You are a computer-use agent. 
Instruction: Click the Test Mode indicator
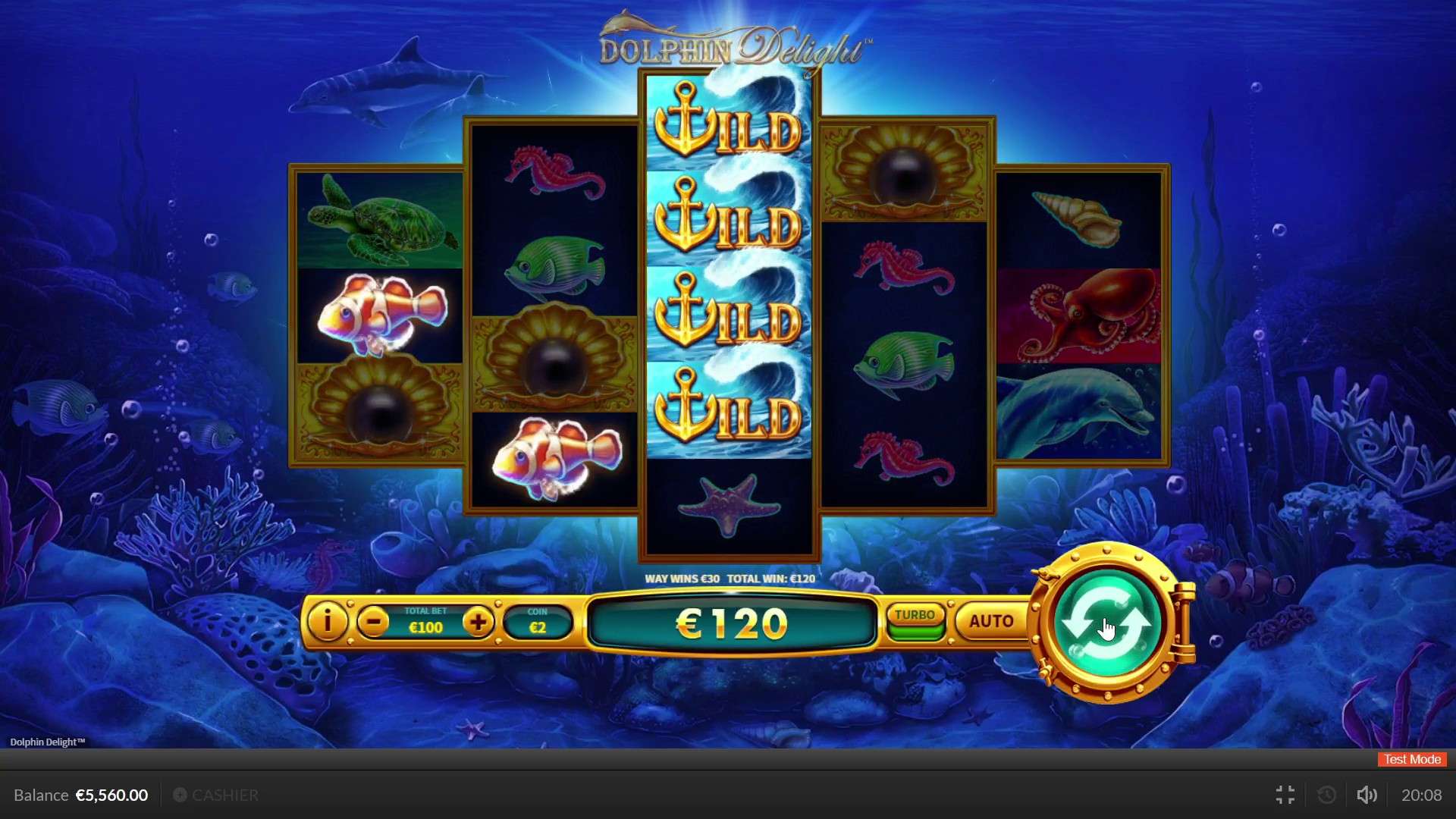point(1410,759)
